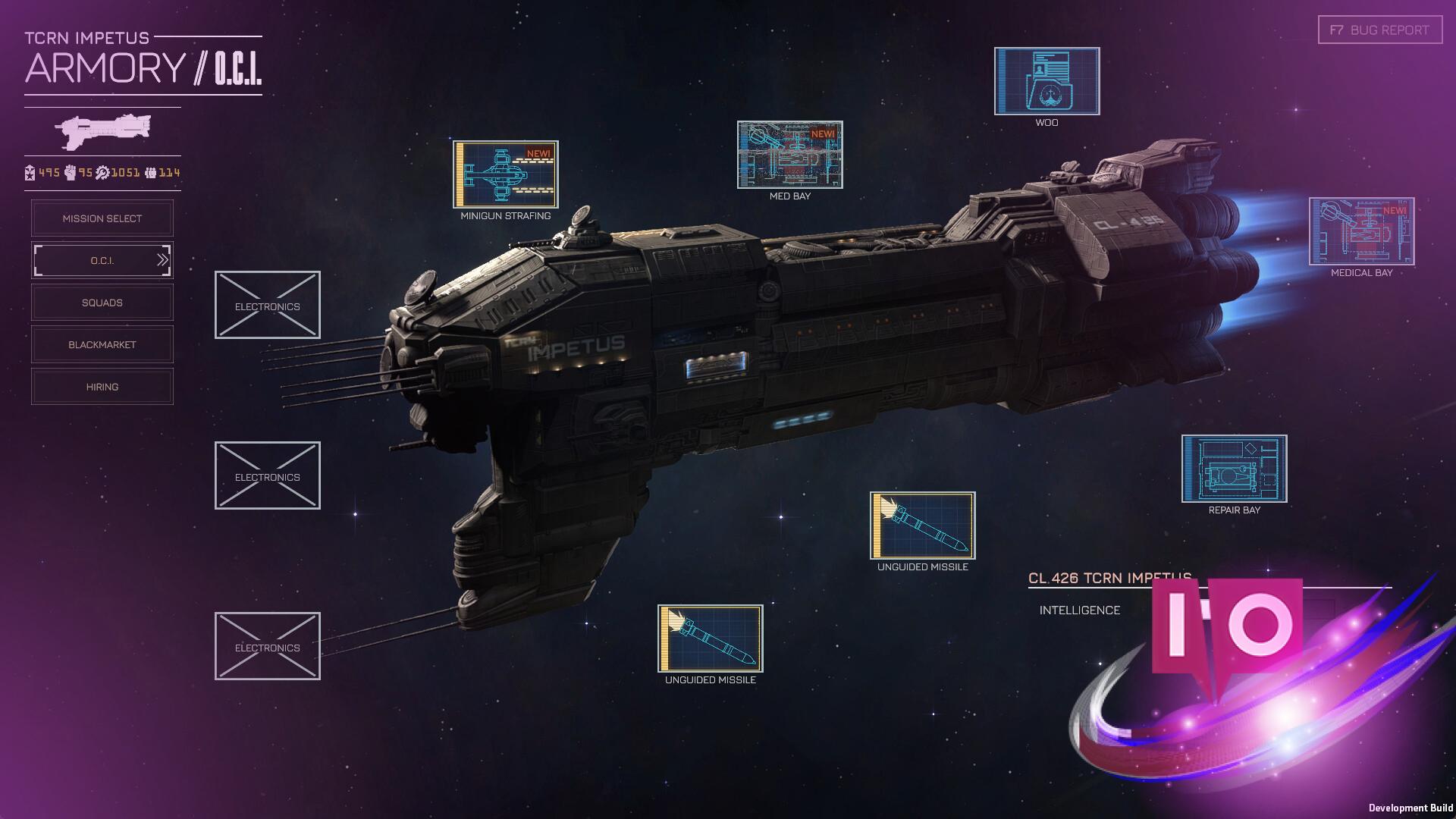Click the wrench resource icon

point(103,172)
